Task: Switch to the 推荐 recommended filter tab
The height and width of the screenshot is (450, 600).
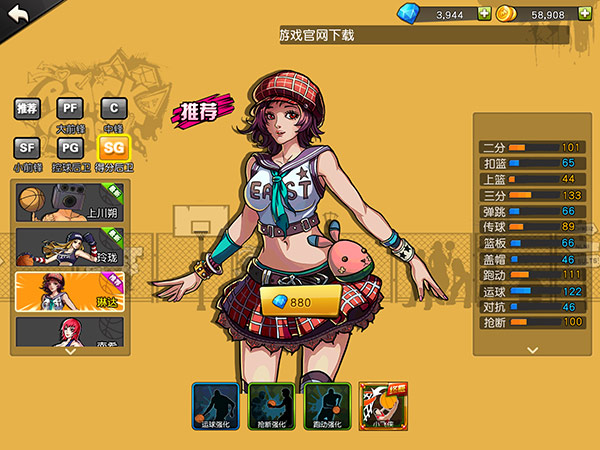Action: (26, 109)
